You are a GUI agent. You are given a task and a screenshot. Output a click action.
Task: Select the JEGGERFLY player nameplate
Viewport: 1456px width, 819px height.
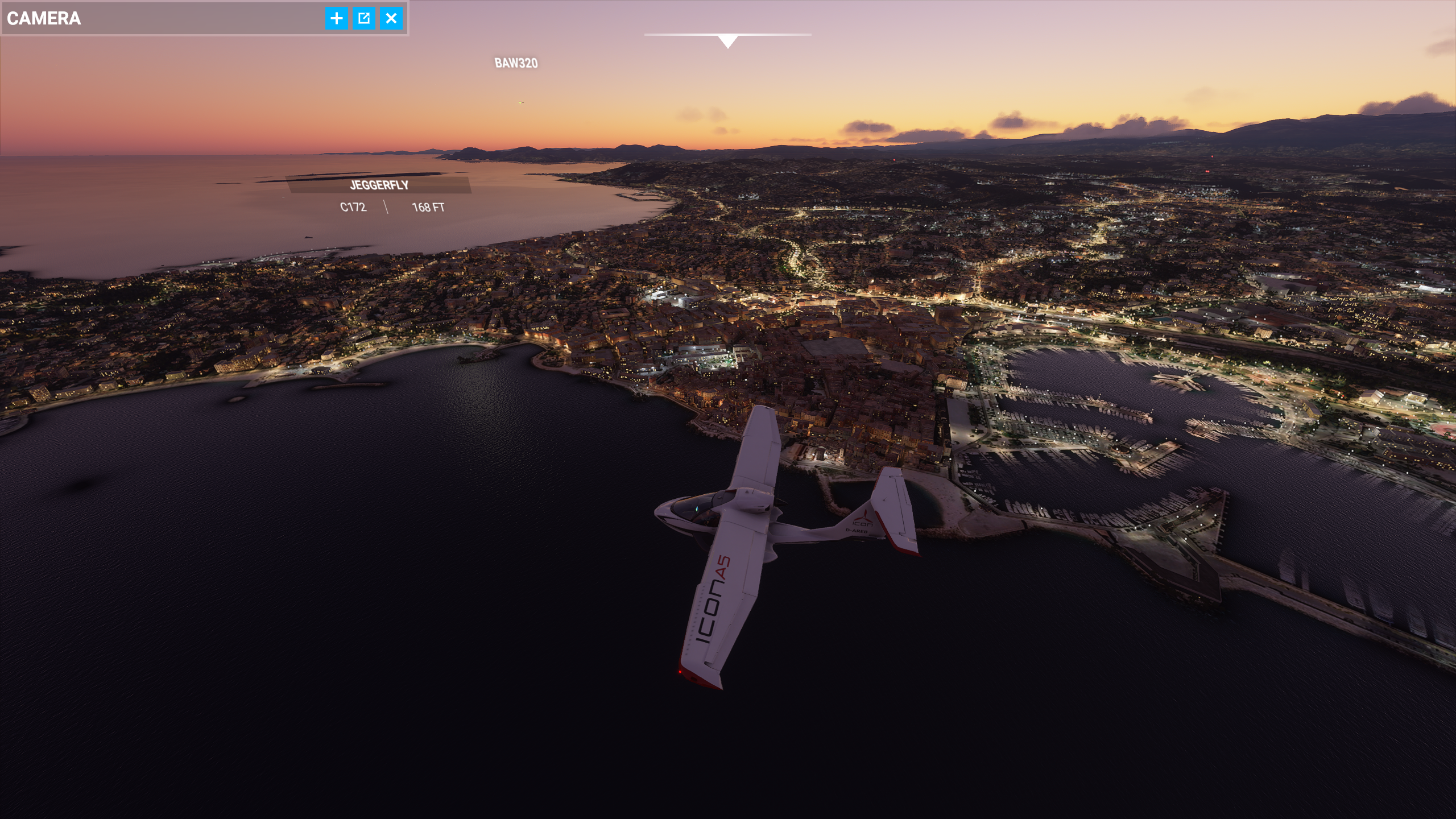click(379, 185)
